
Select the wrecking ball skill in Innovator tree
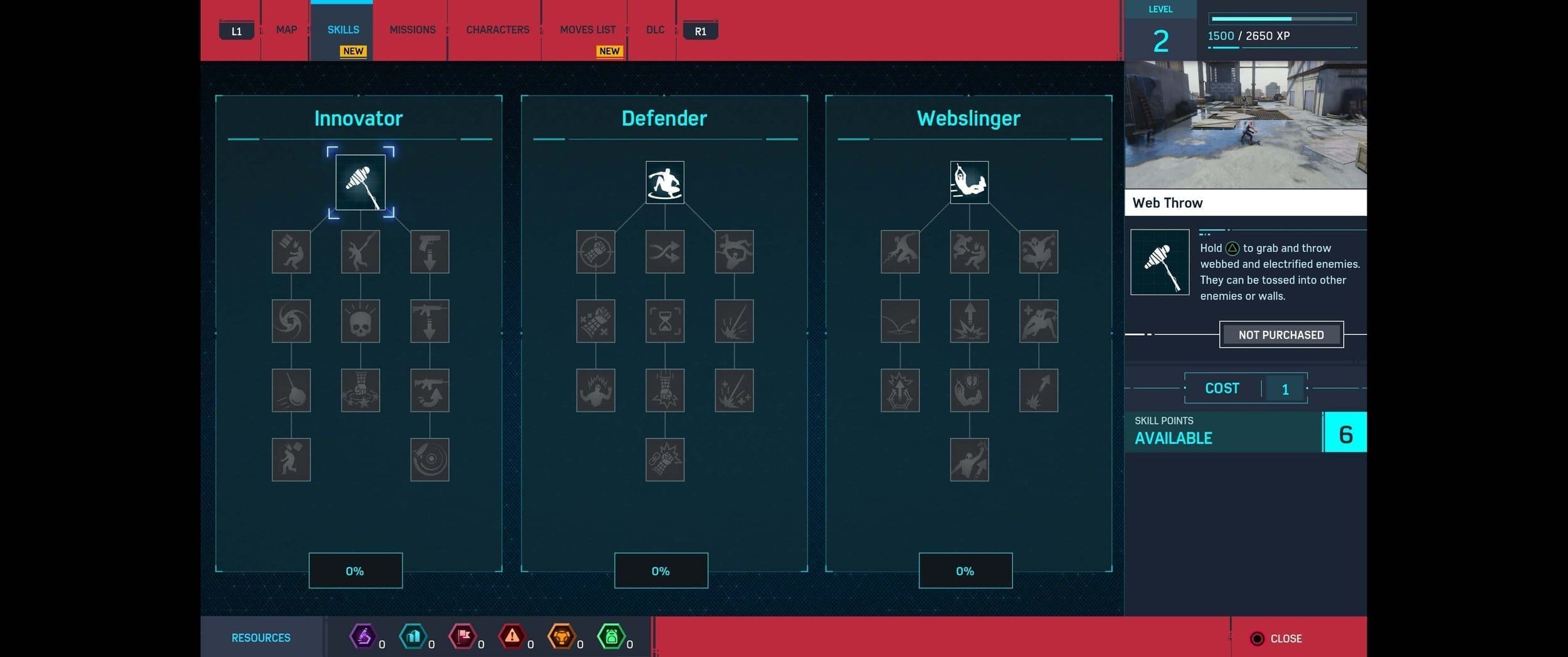(291, 390)
